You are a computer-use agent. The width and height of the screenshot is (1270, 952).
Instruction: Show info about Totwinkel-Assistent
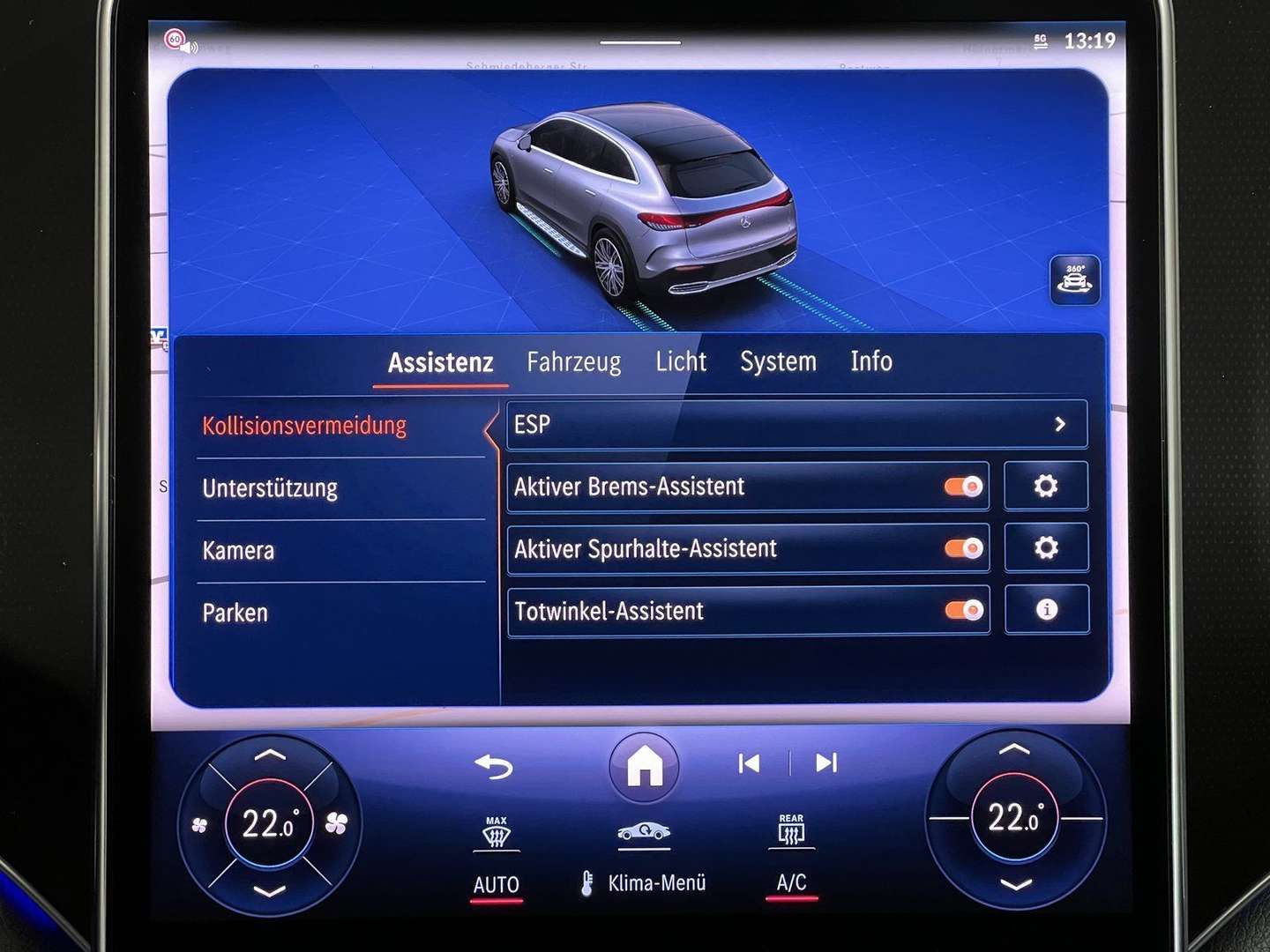tap(1046, 609)
